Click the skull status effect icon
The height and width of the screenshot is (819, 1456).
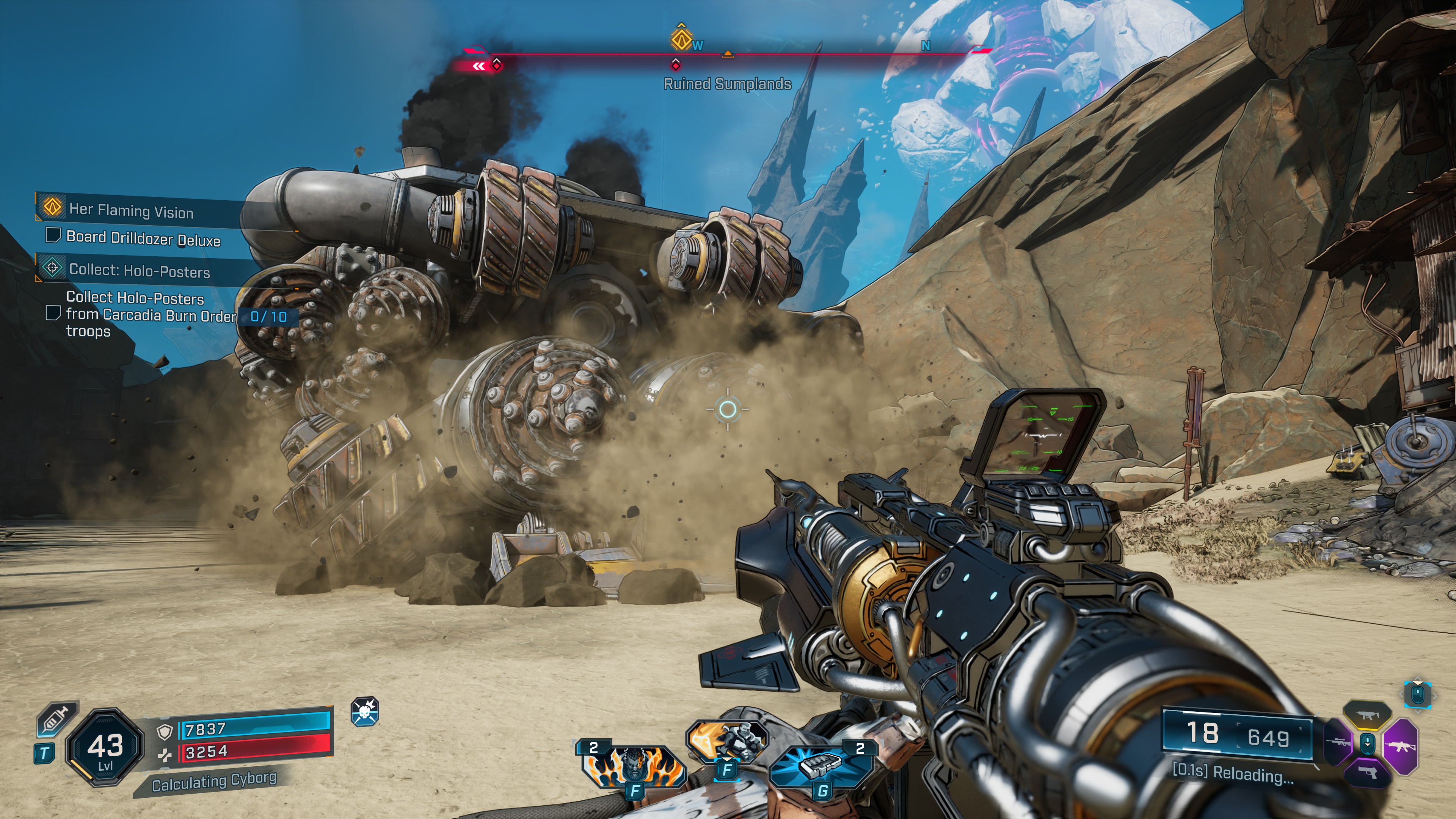(x=364, y=711)
